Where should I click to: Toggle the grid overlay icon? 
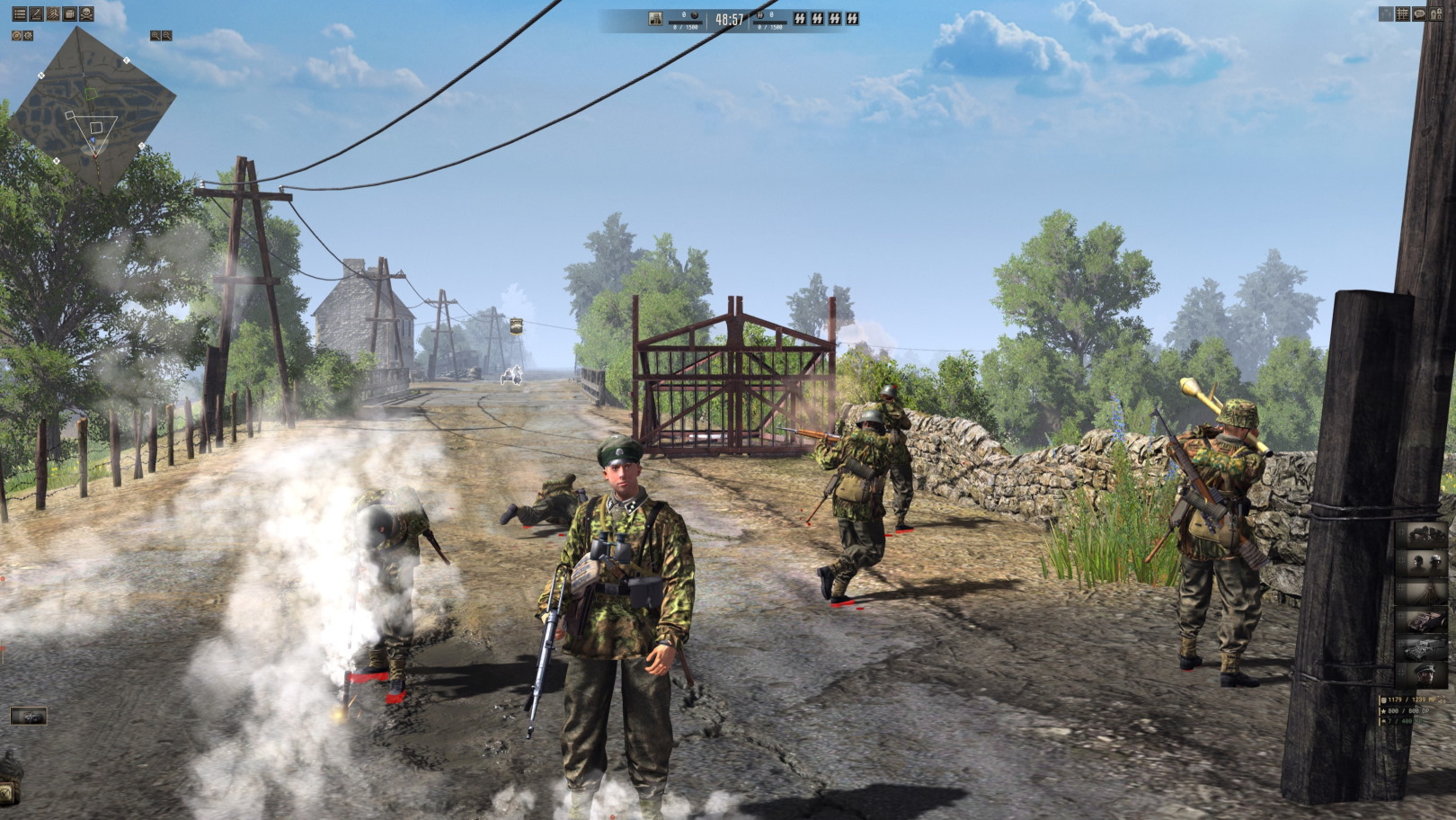(x=1402, y=14)
